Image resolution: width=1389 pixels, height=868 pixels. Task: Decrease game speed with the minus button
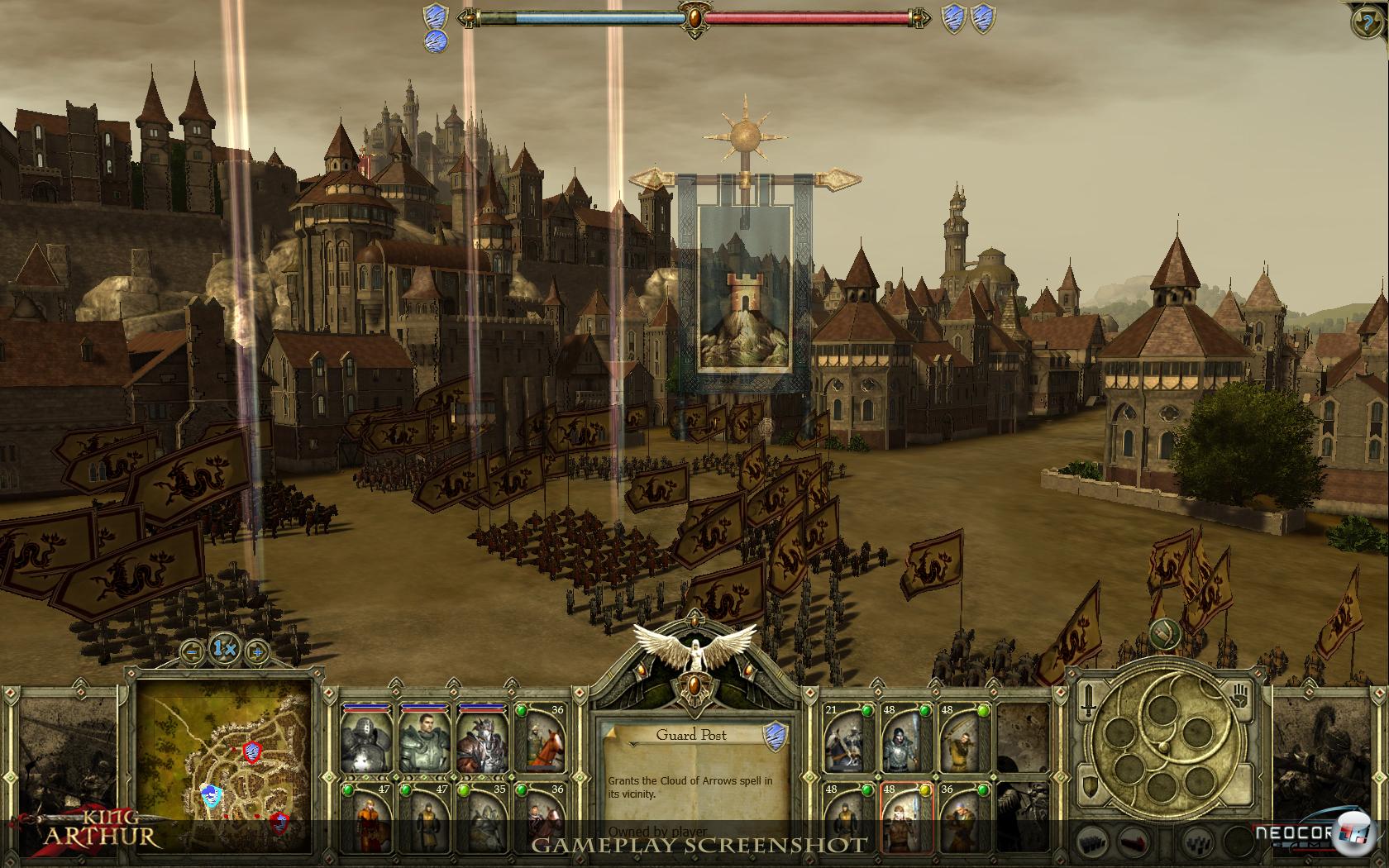[x=192, y=651]
